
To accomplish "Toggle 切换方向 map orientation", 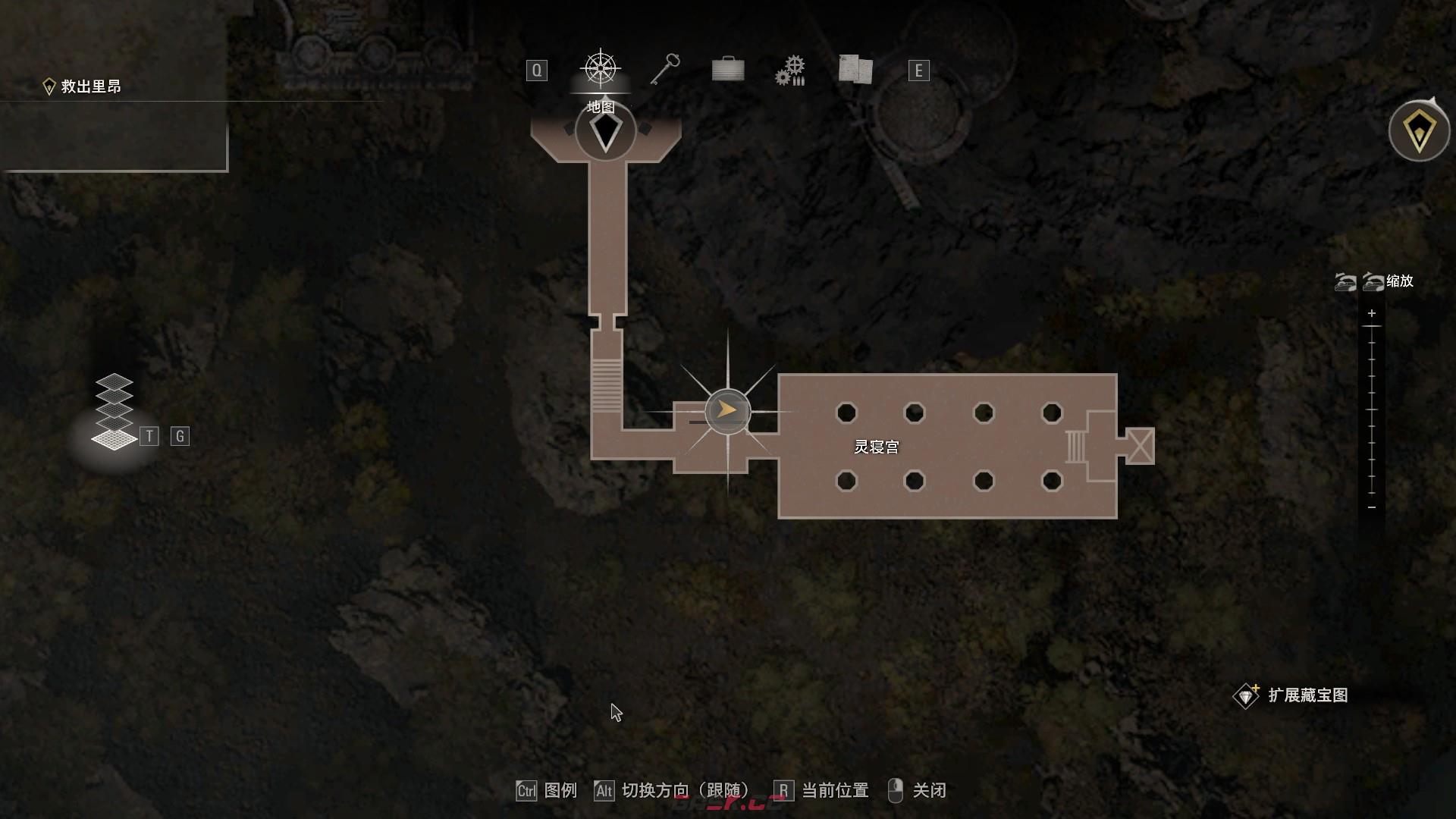I will pos(685,791).
